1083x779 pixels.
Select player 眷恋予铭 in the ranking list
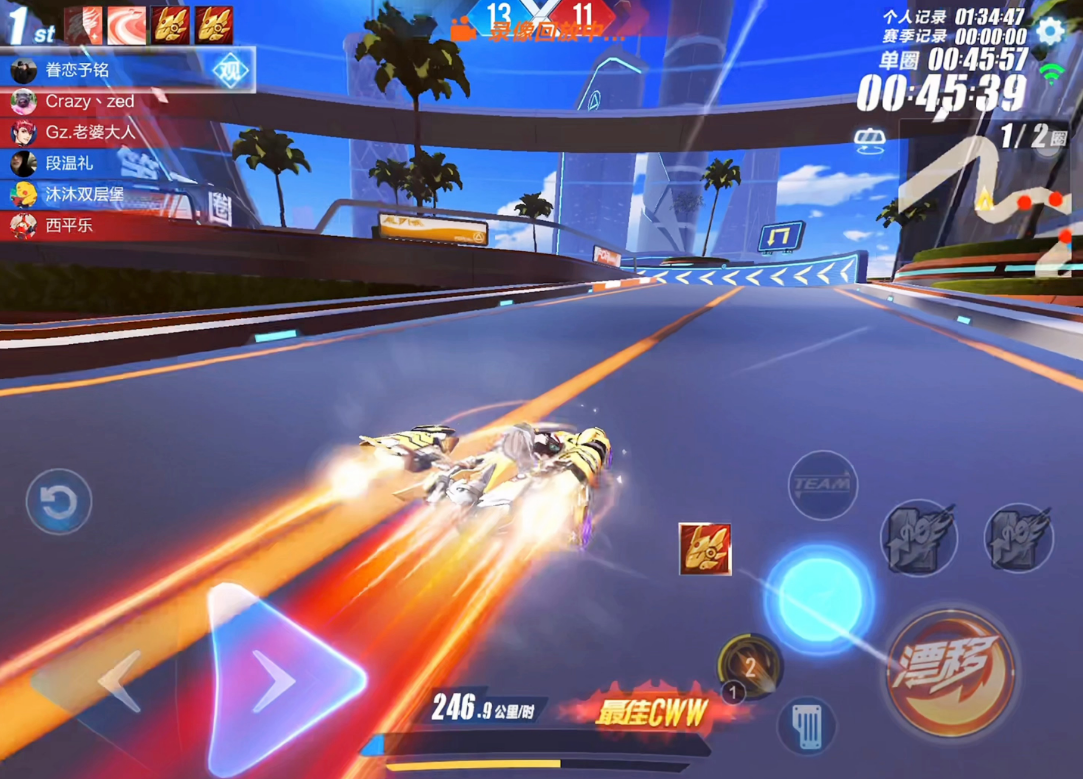pyautogui.click(x=78, y=70)
